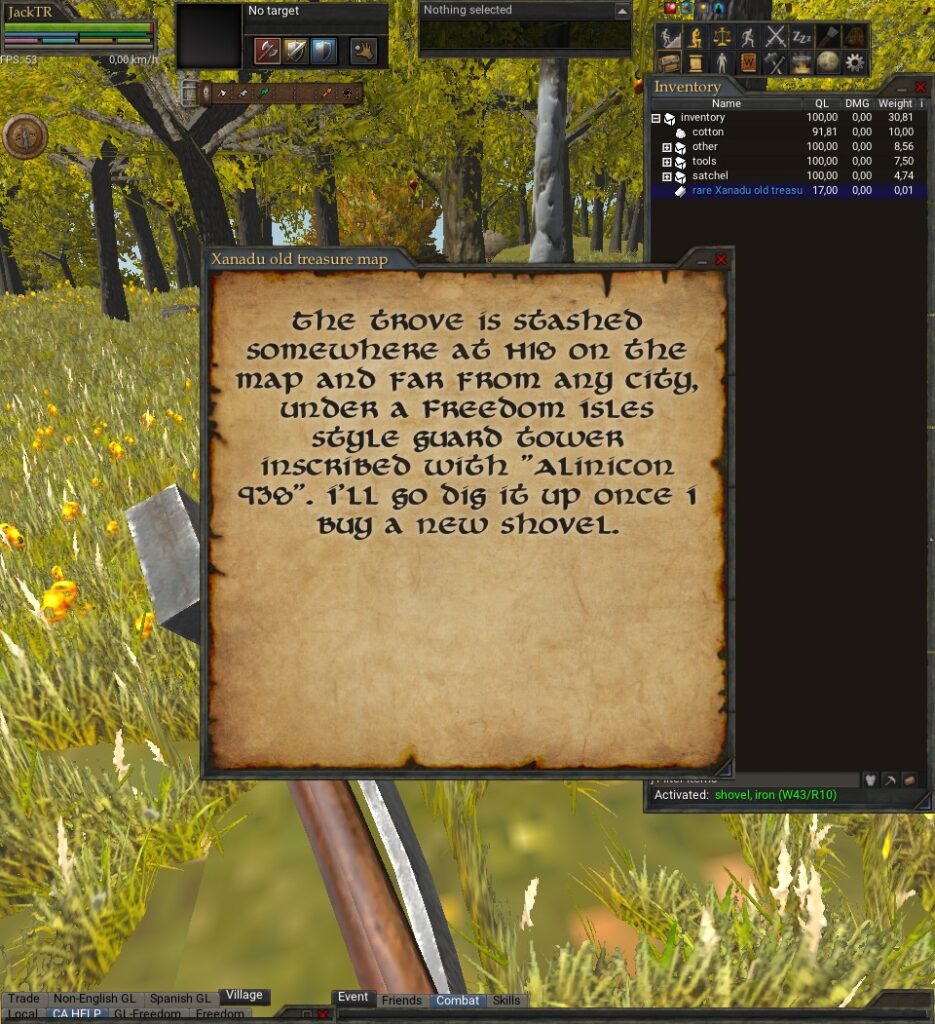The height and width of the screenshot is (1024, 935).
Task: Expand the 'other' inventory group
Action: click(x=667, y=147)
